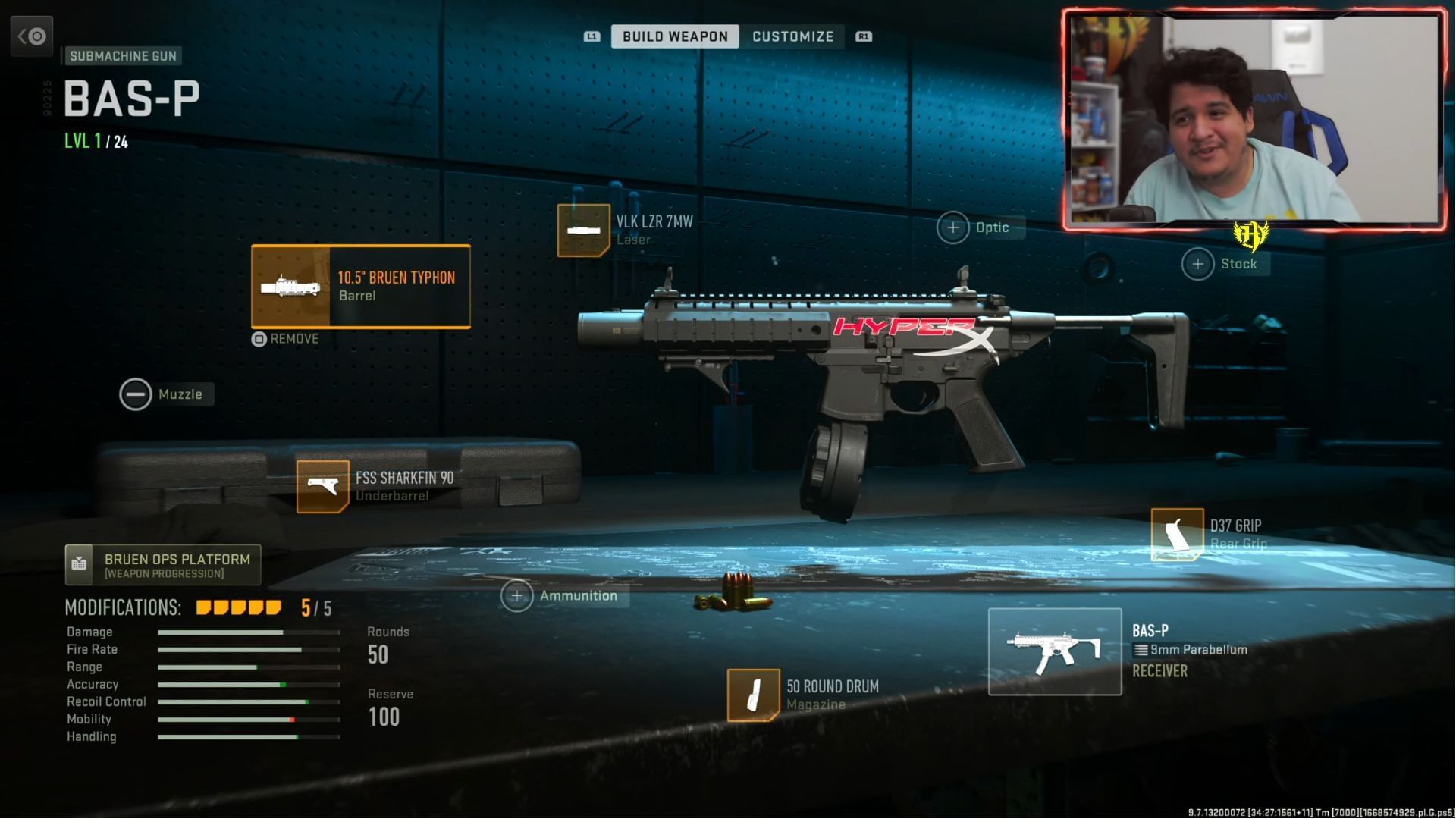
Task: Add a Stock attachment
Action: coord(1198,264)
